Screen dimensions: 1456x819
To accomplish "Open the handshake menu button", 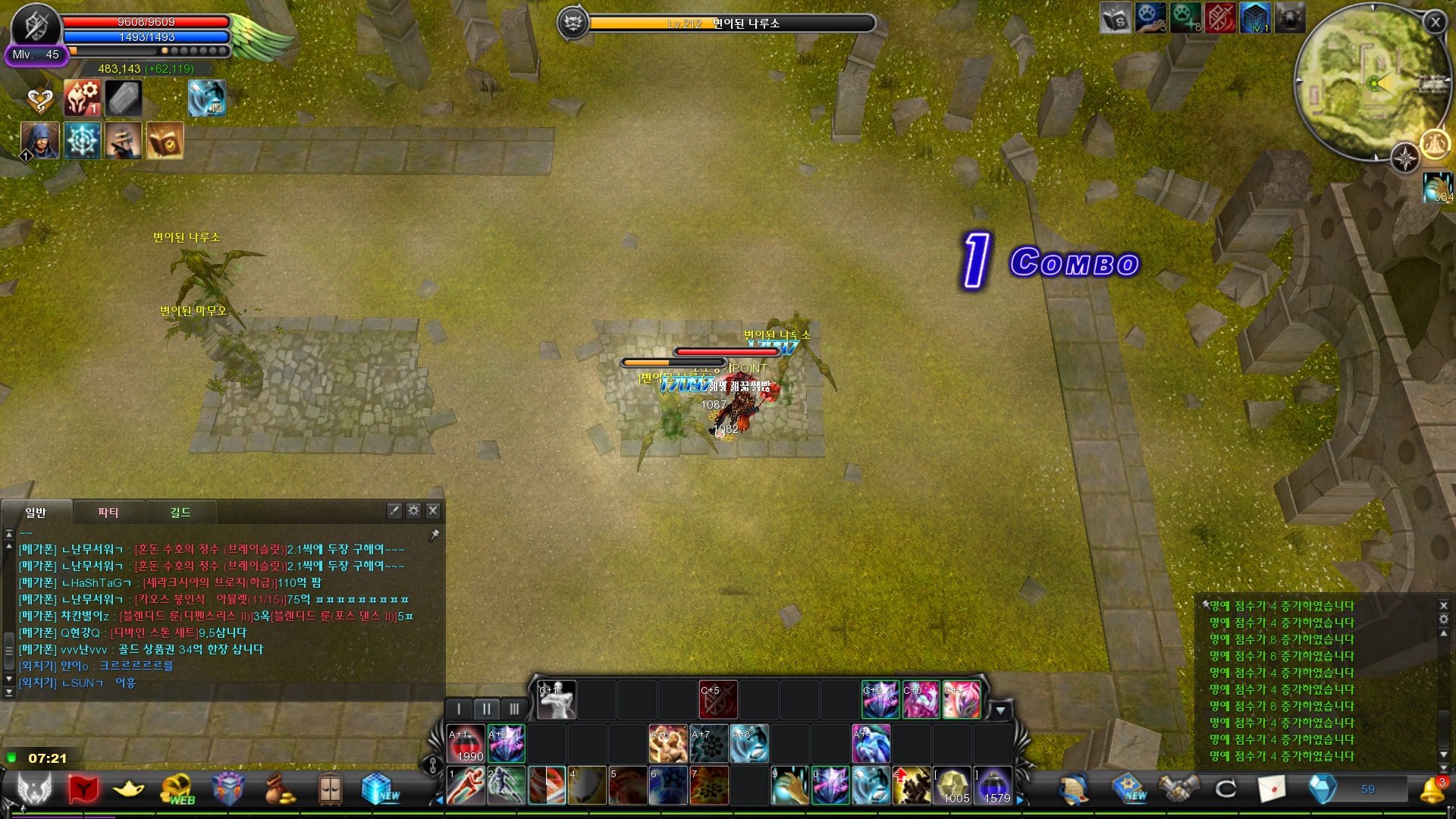I will point(1178,789).
